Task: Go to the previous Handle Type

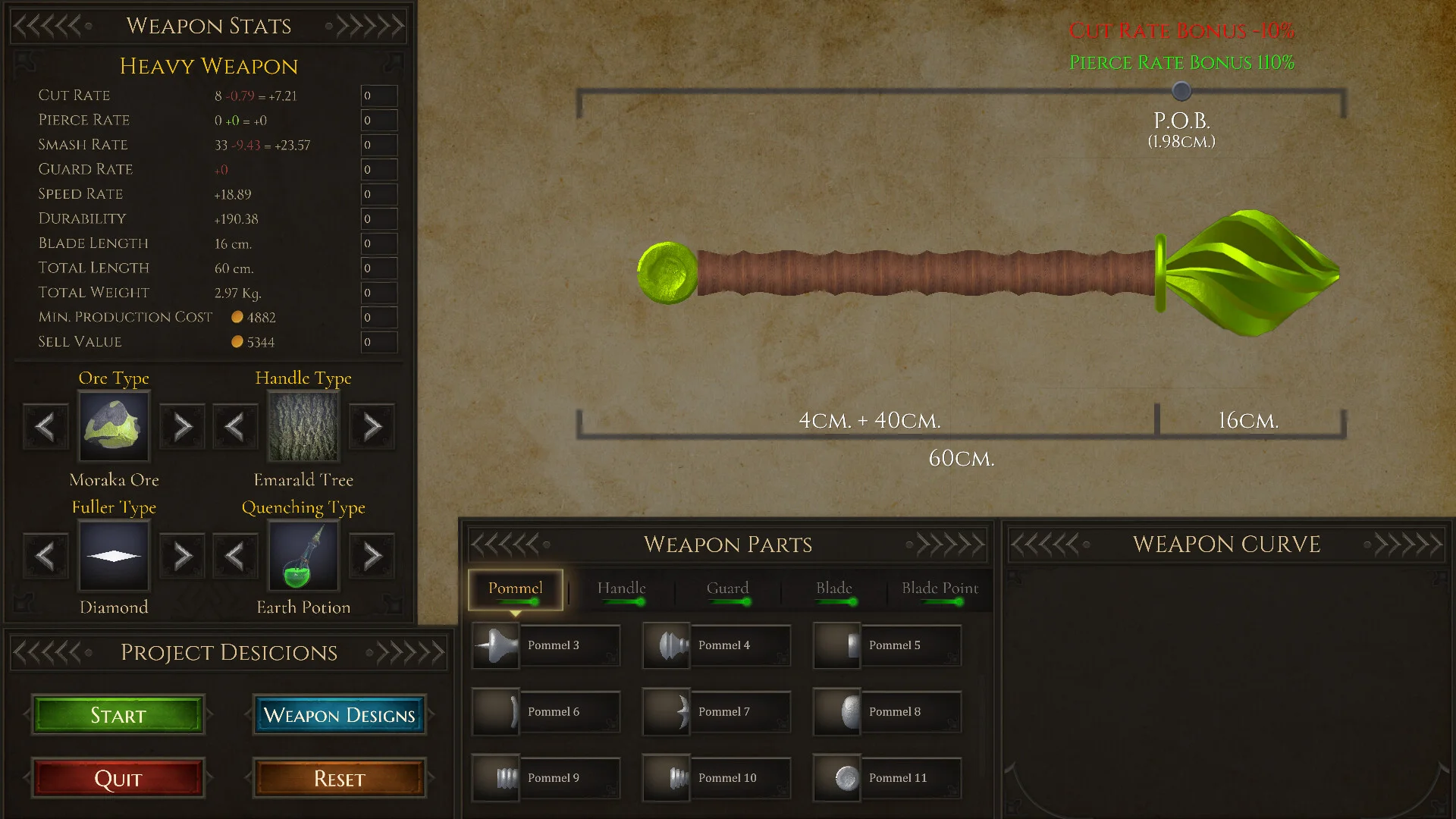Action: pyautogui.click(x=235, y=427)
